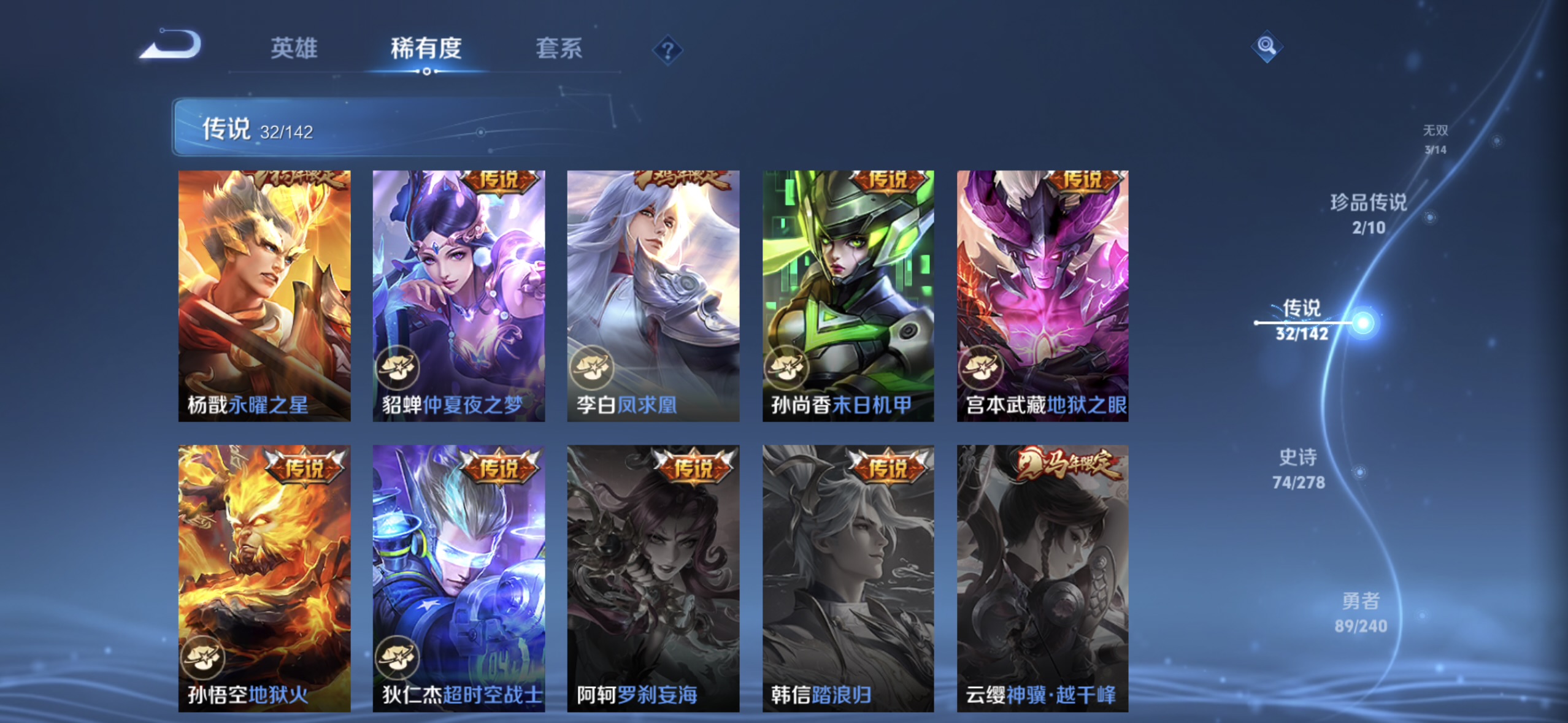Open the search magnifier in top-right
The image size is (1568, 723).
click(x=1267, y=45)
